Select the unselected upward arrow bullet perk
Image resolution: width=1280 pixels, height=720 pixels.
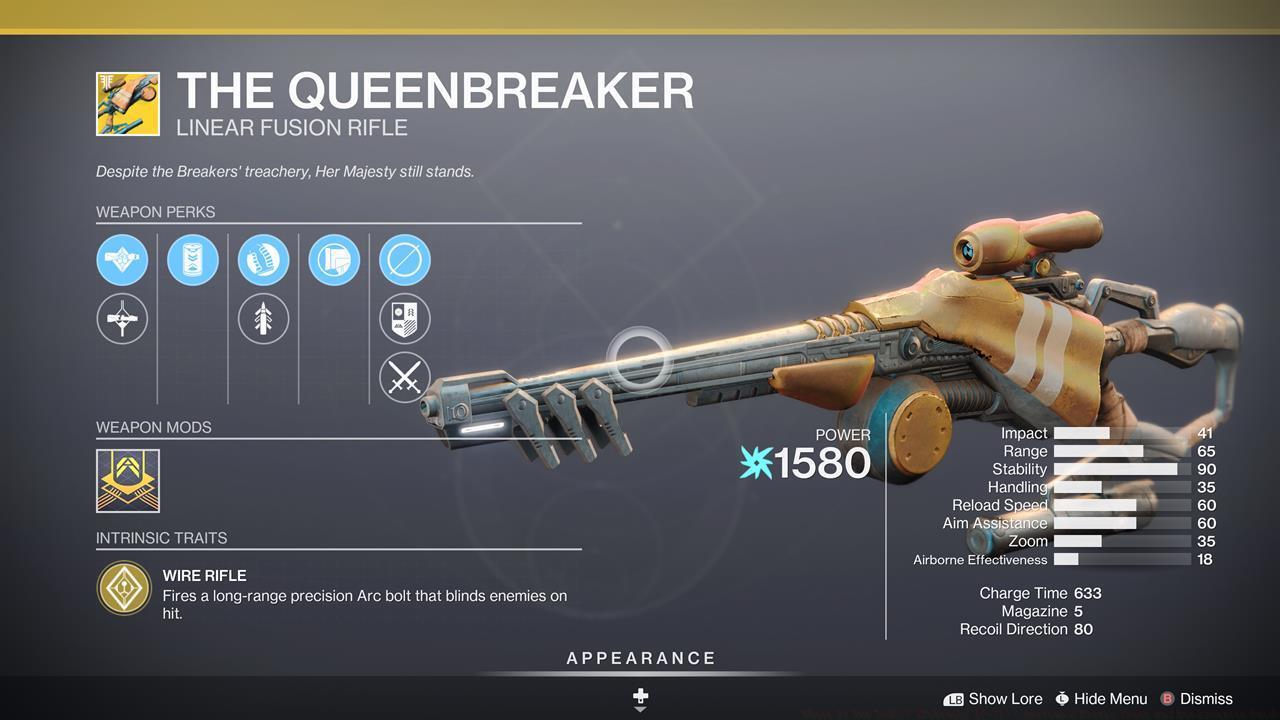pos(263,320)
